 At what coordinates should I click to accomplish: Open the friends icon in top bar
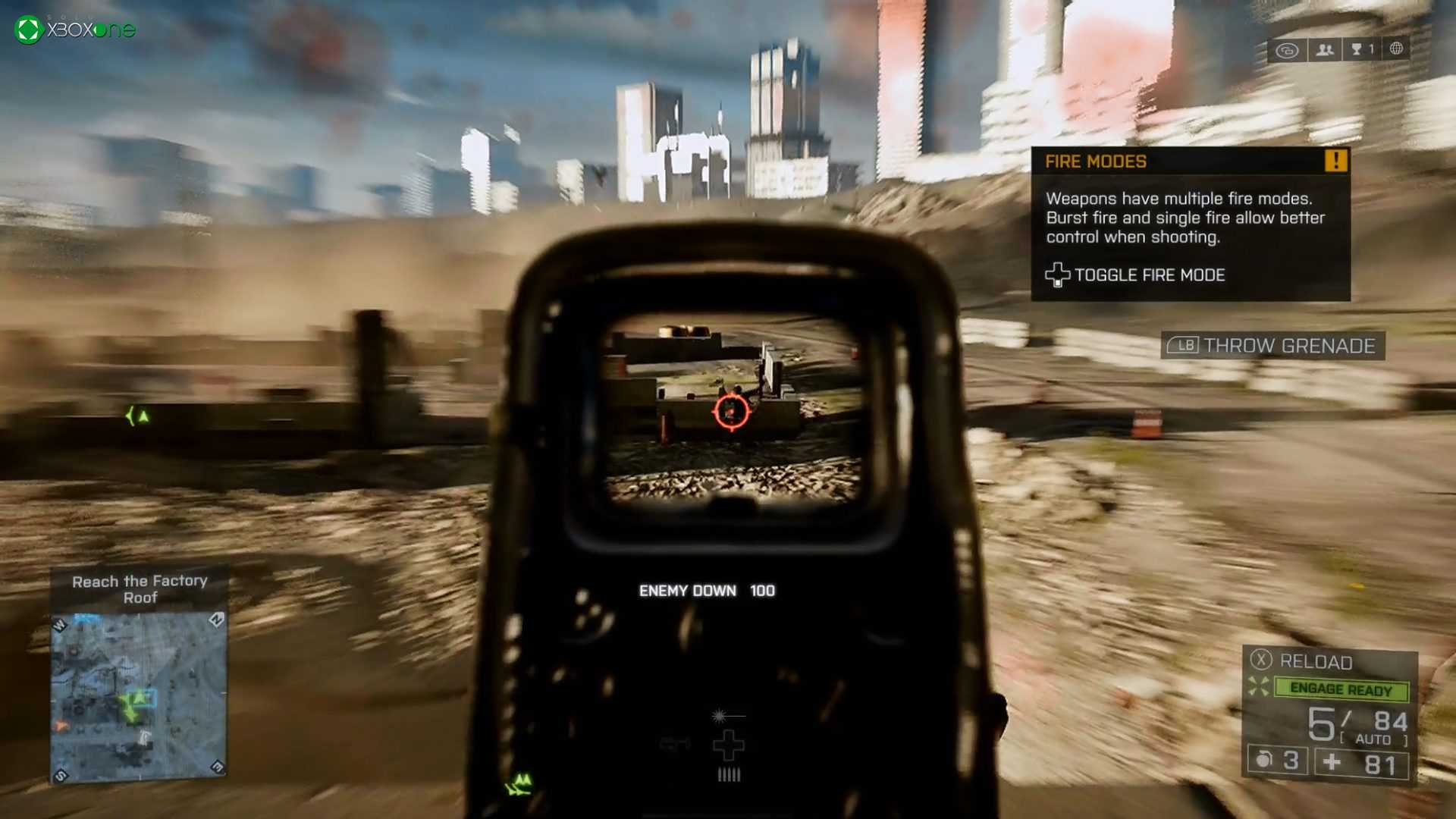tap(1325, 50)
